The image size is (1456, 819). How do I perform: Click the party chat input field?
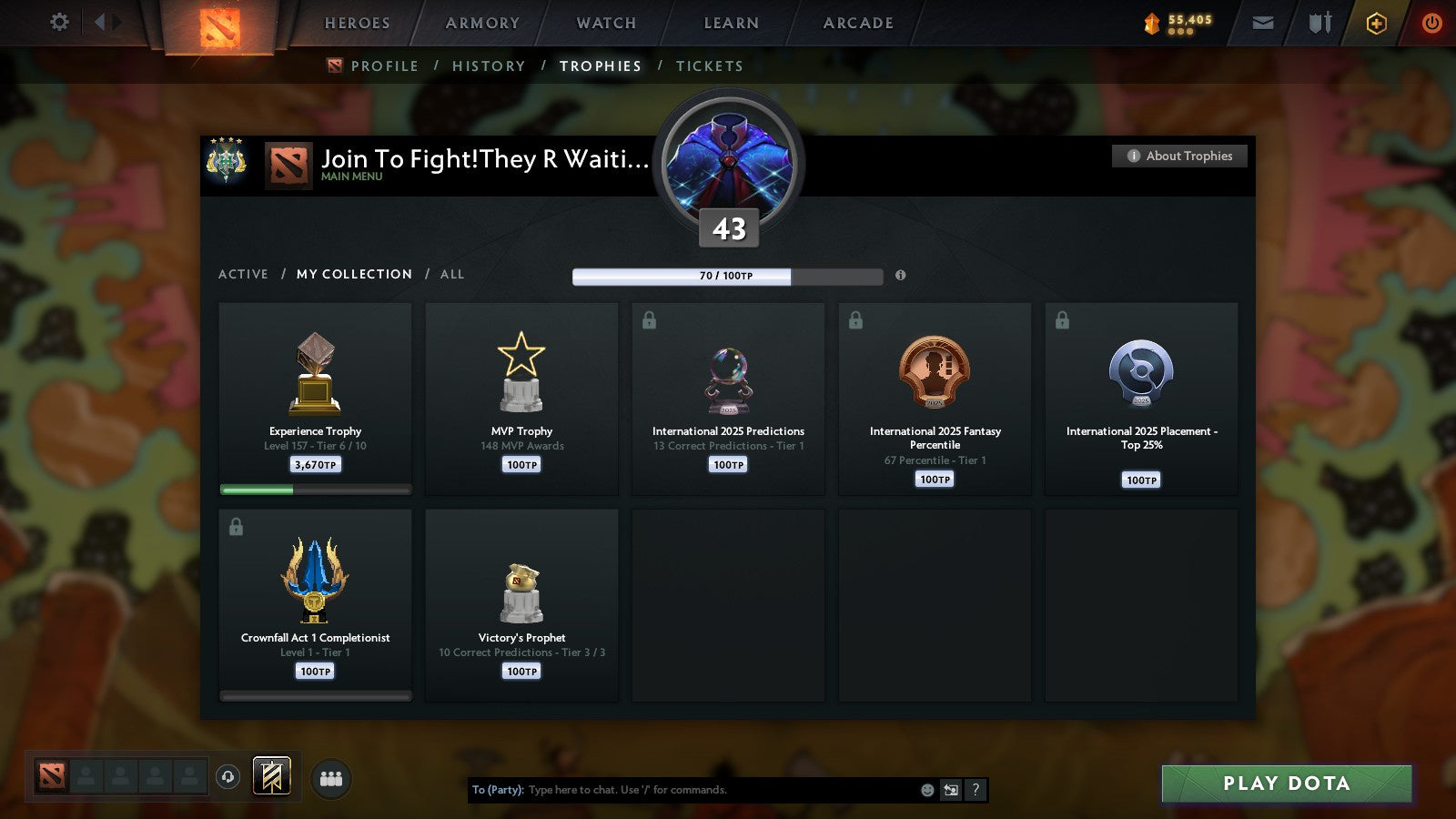682,790
